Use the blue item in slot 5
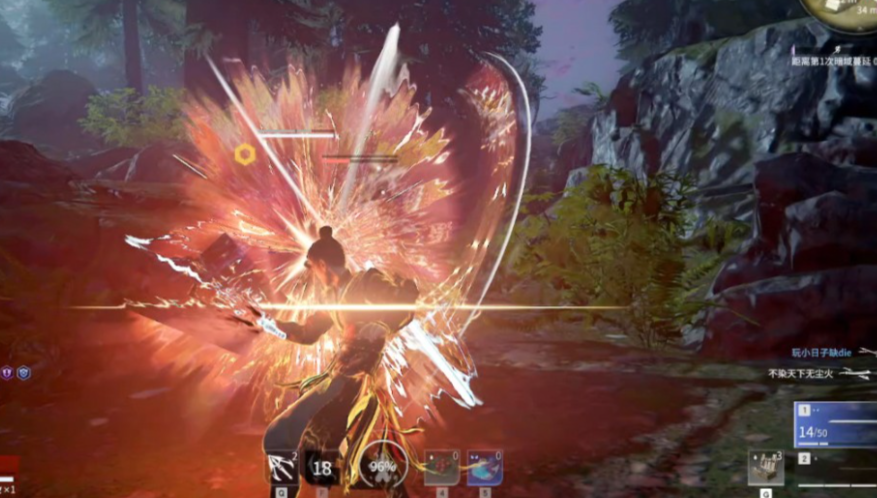 click(x=484, y=467)
